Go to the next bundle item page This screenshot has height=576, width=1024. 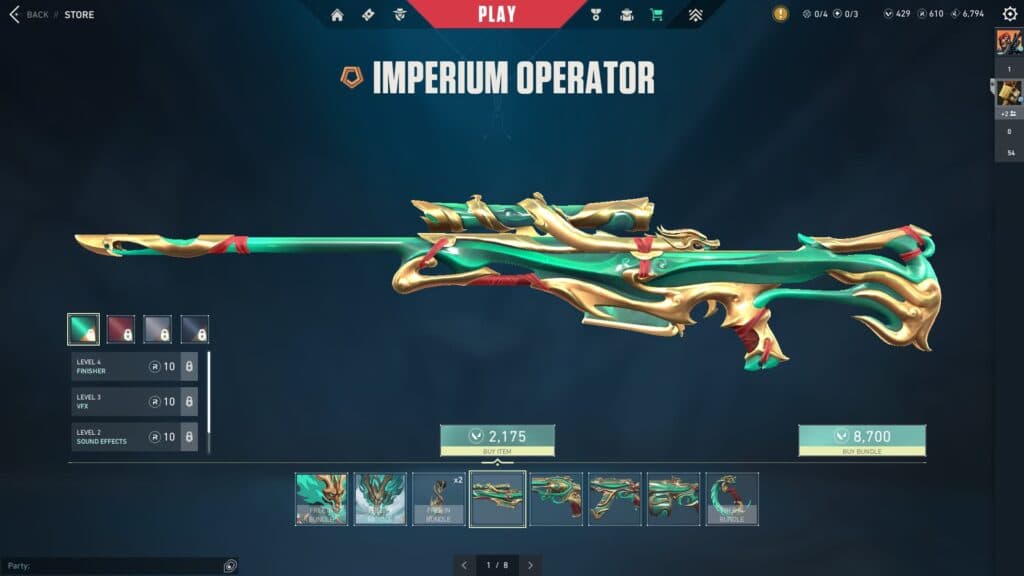click(x=530, y=565)
